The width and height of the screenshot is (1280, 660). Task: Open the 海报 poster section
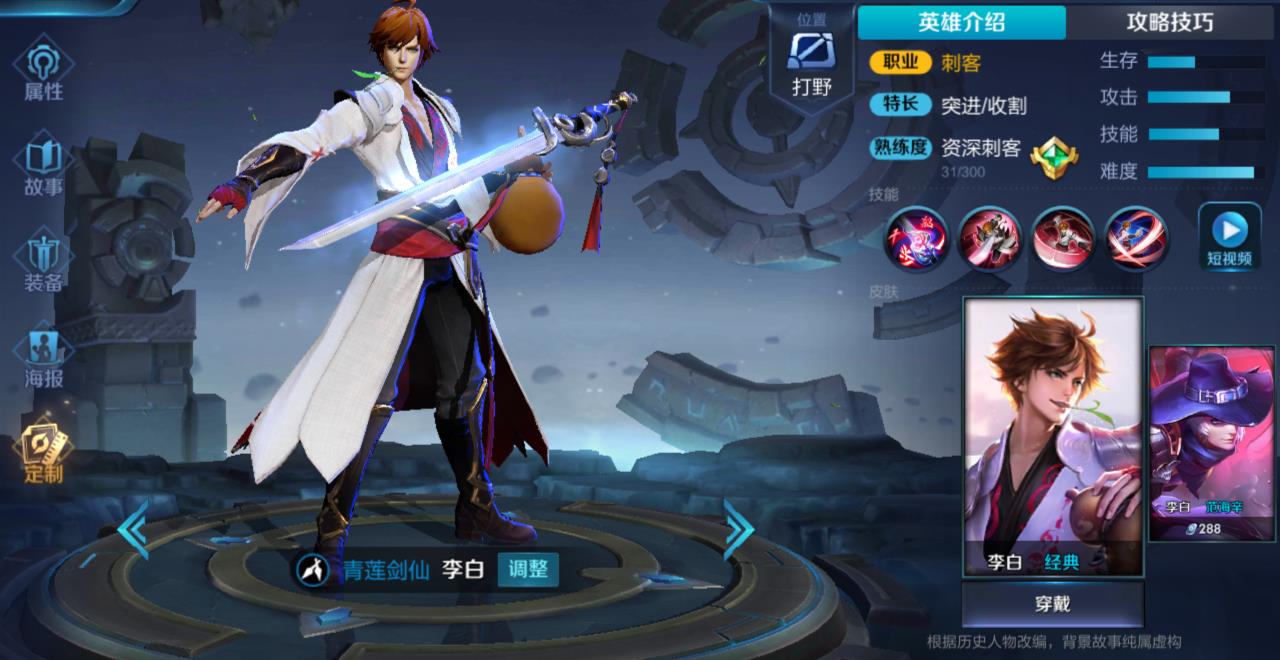43,357
